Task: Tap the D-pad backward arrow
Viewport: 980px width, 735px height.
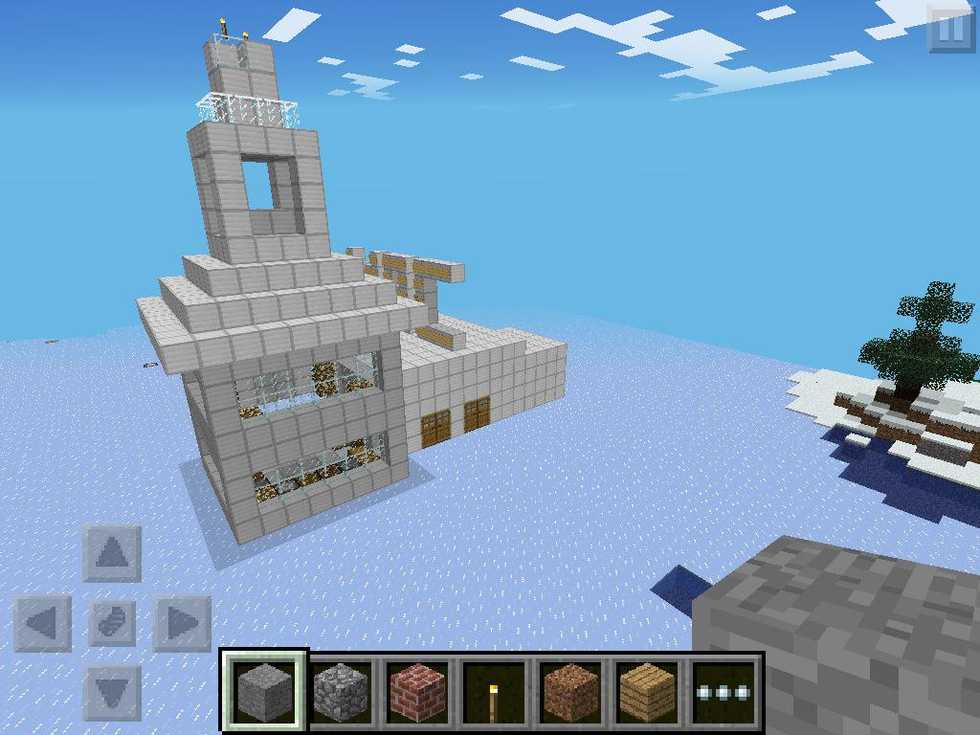Action: tap(112, 692)
